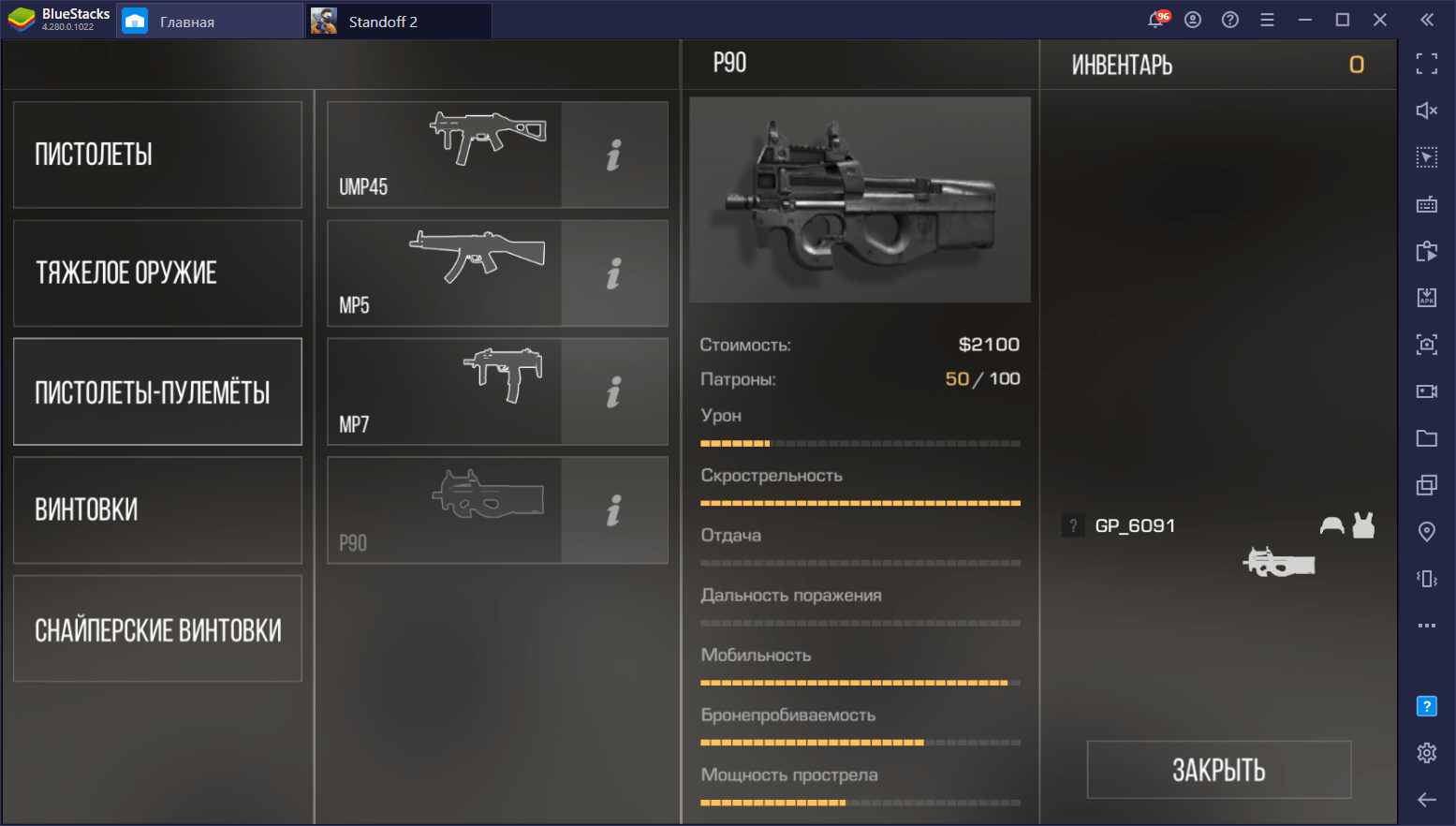The height and width of the screenshot is (826, 1456).
Task: Open the Пистолеты weapon category
Action: [x=157, y=155]
